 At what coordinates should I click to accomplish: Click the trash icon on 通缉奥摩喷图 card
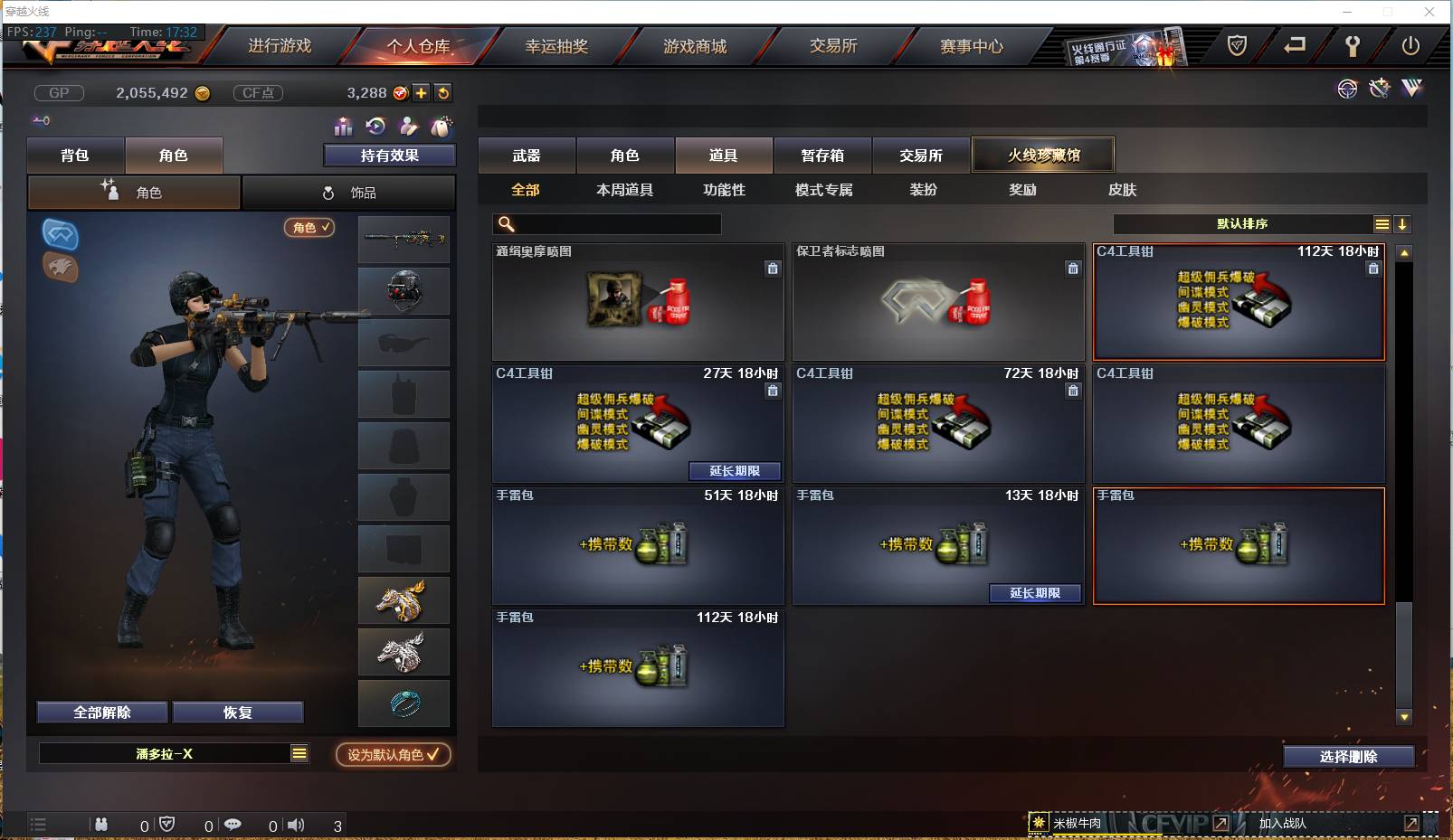tap(773, 269)
